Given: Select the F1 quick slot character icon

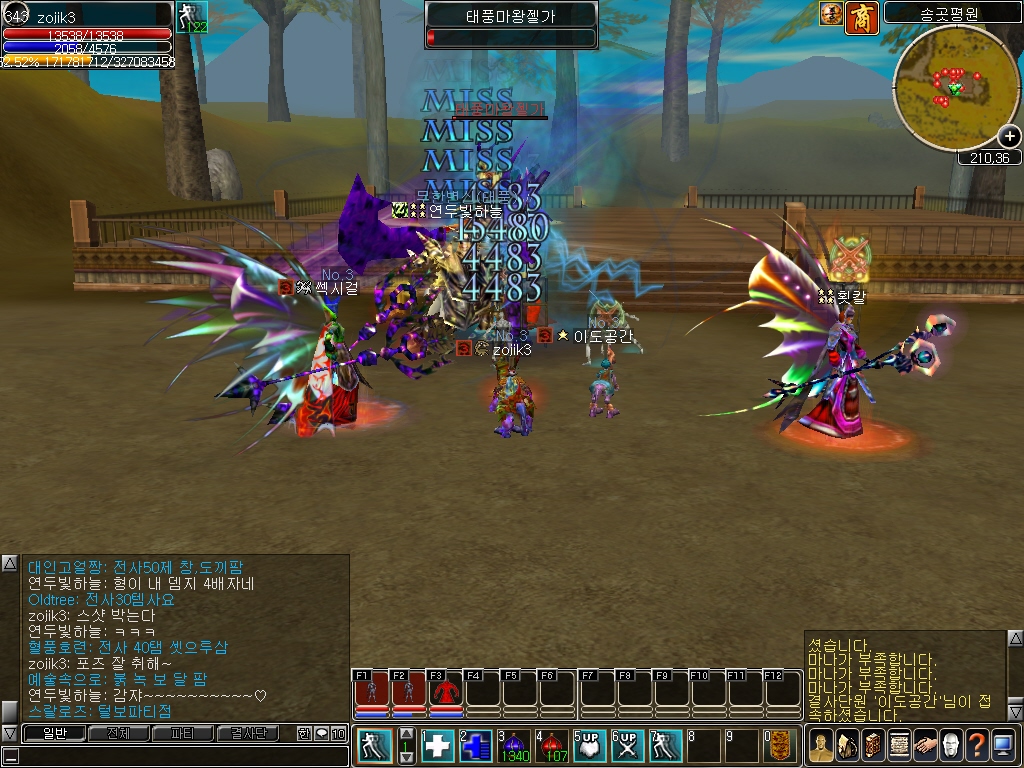Looking at the screenshot, I should pyautogui.click(x=371, y=692).
